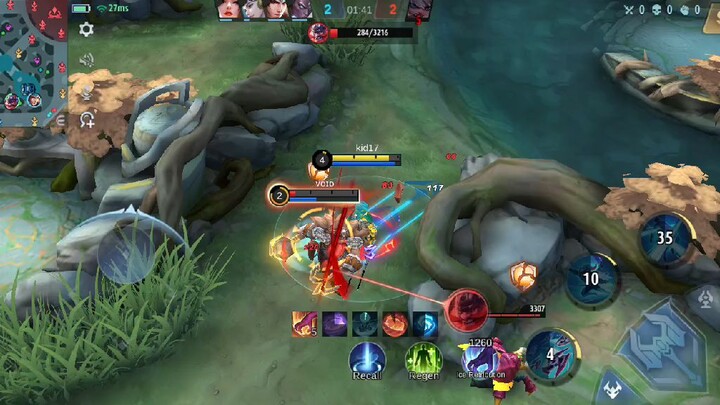Image resolution: width=720 pixels, height=405 pixels.
Task: Select the red enemy hero target portrait
Action: tap(465, 311)
